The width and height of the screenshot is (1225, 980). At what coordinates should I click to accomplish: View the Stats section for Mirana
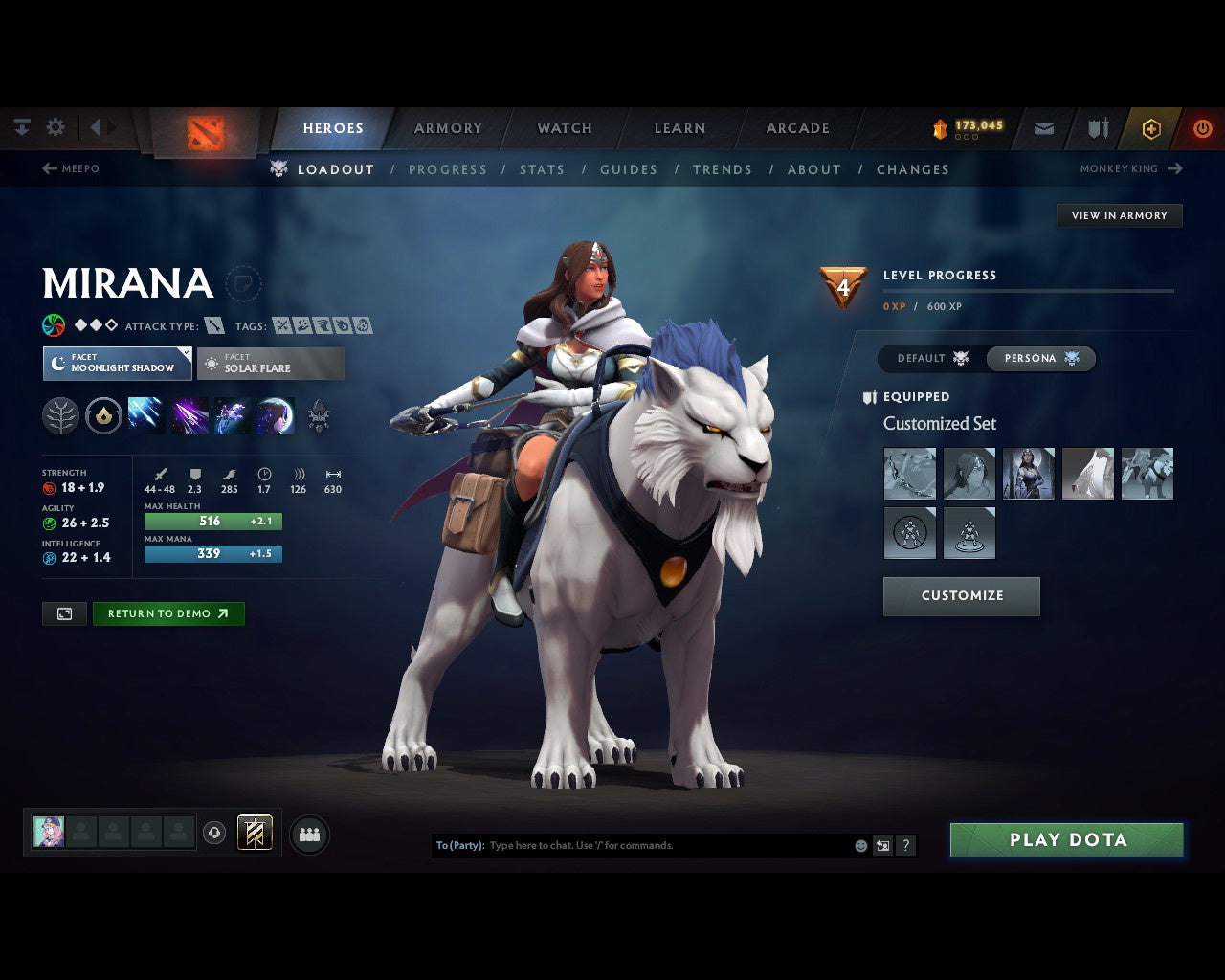(542, 169)
